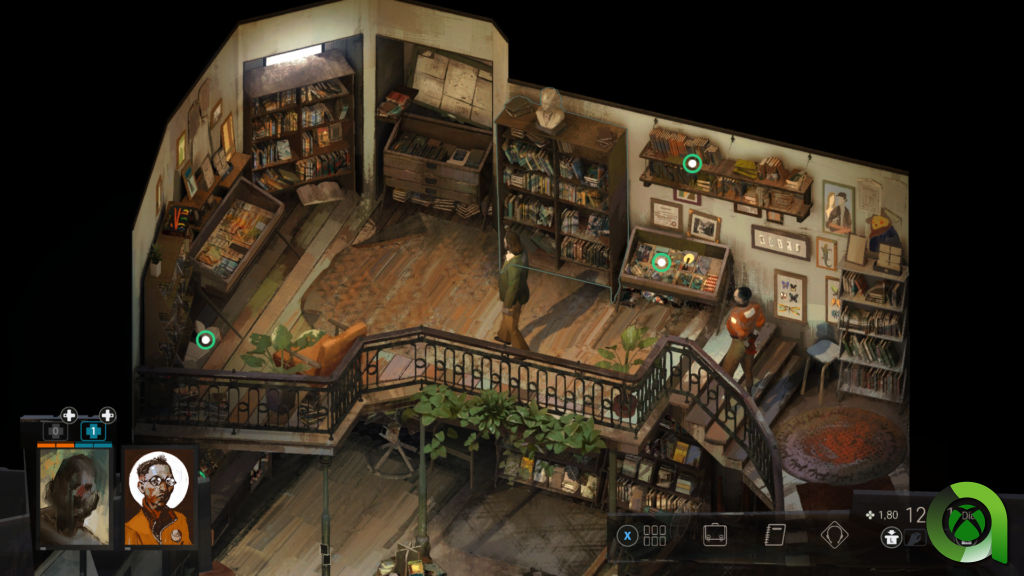
Task: Use the grey health heal slot
Action: [56, 431]
